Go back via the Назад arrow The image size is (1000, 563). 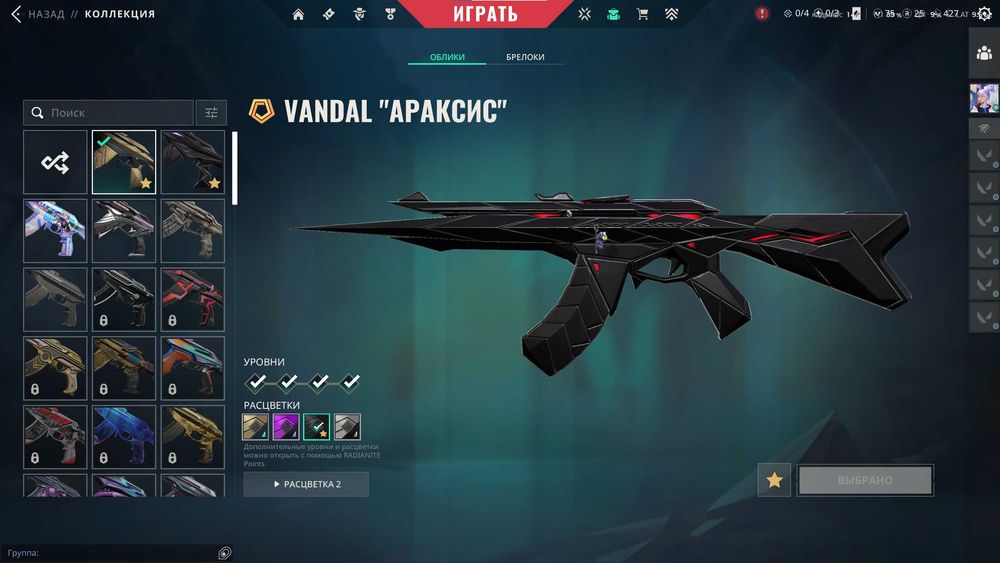click(x=16, y=15)
